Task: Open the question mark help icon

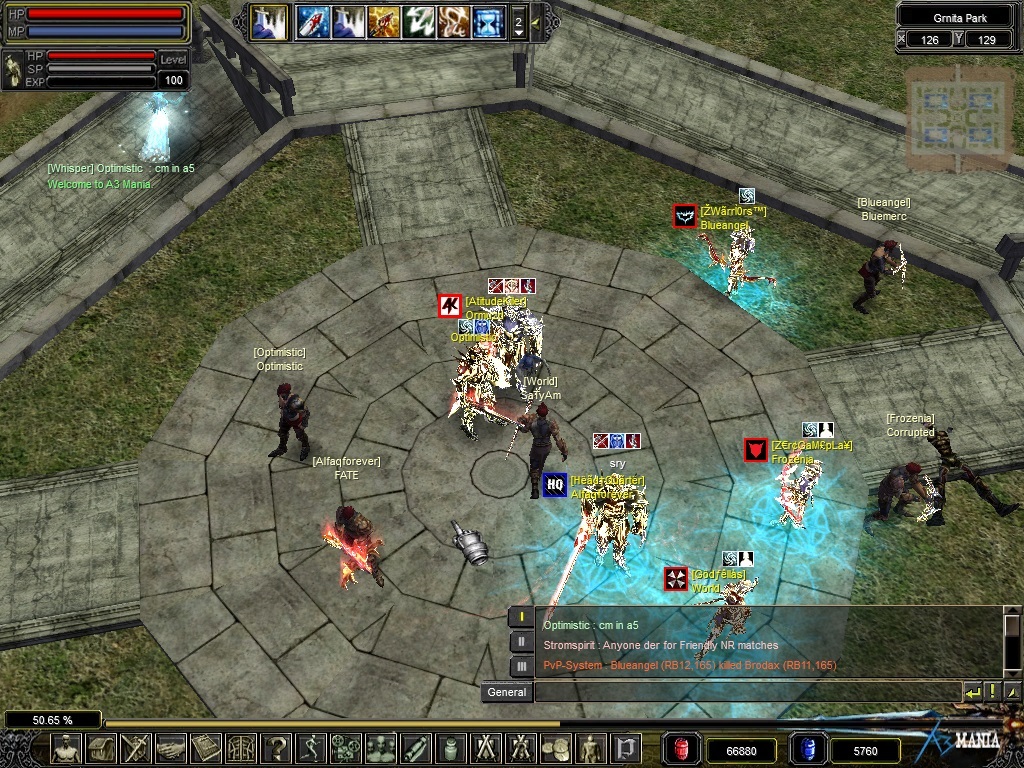Action: point(277,748)
